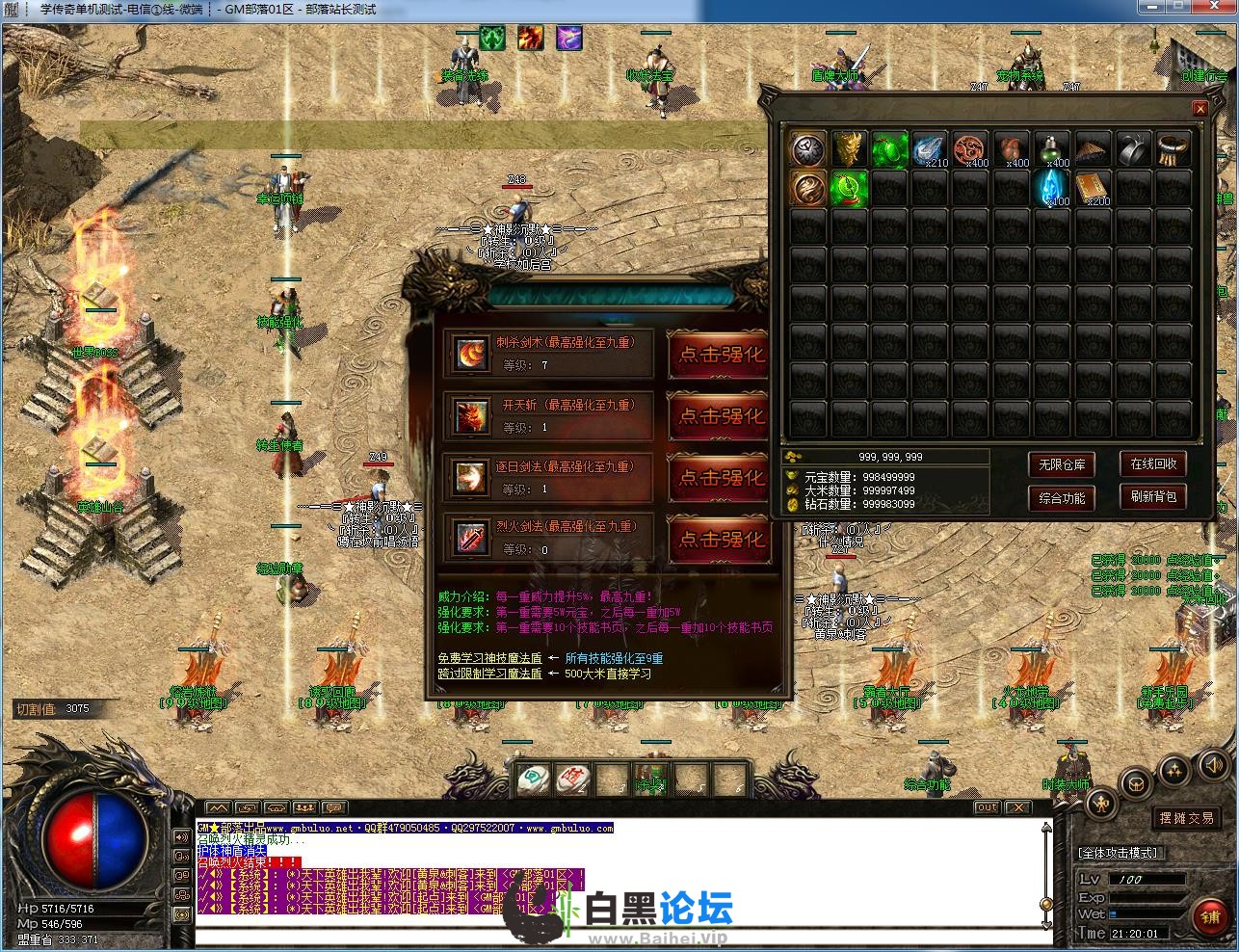1239x952 pixels.
Task: Click 点击强化 for 开天斩
Action: 721,416
